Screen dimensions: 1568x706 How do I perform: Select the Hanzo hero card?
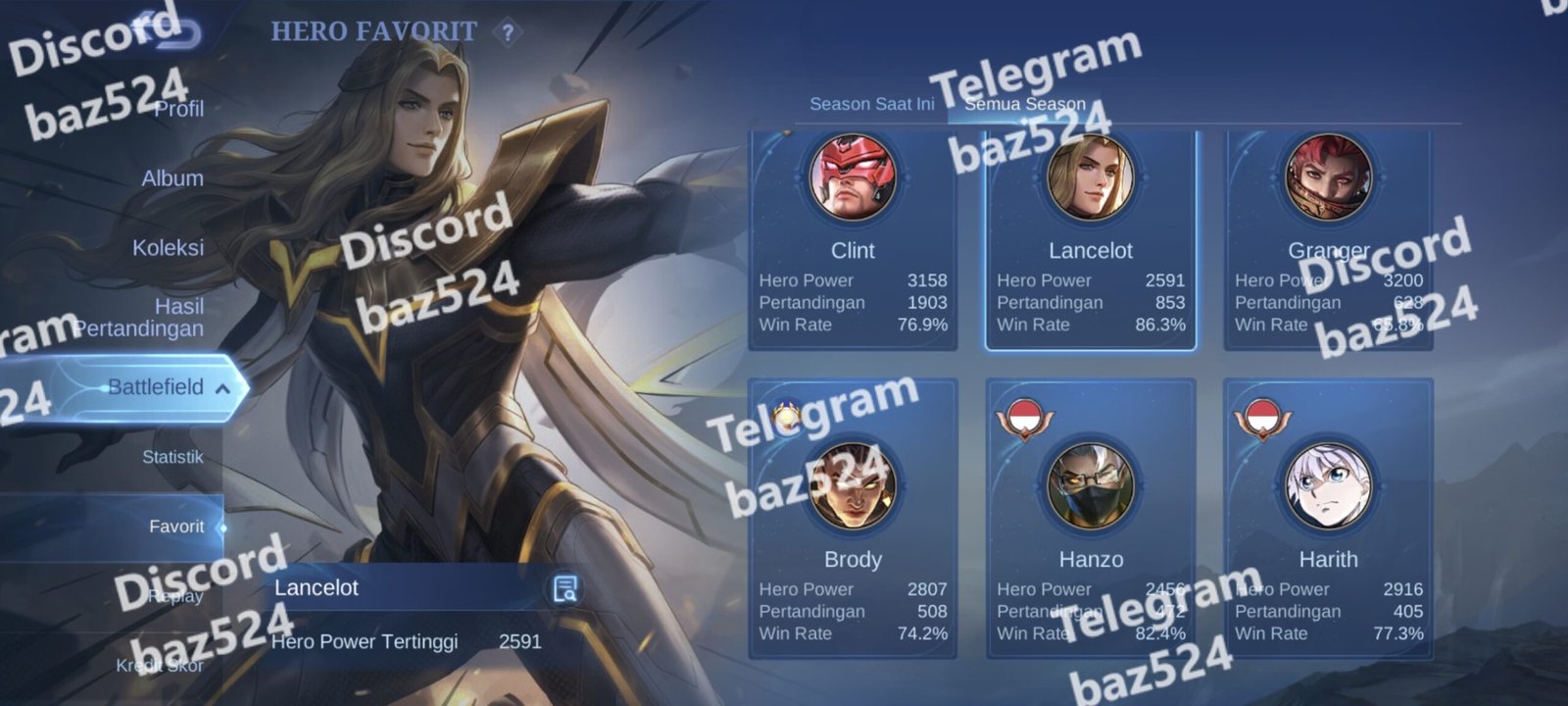pos(1091,520)
